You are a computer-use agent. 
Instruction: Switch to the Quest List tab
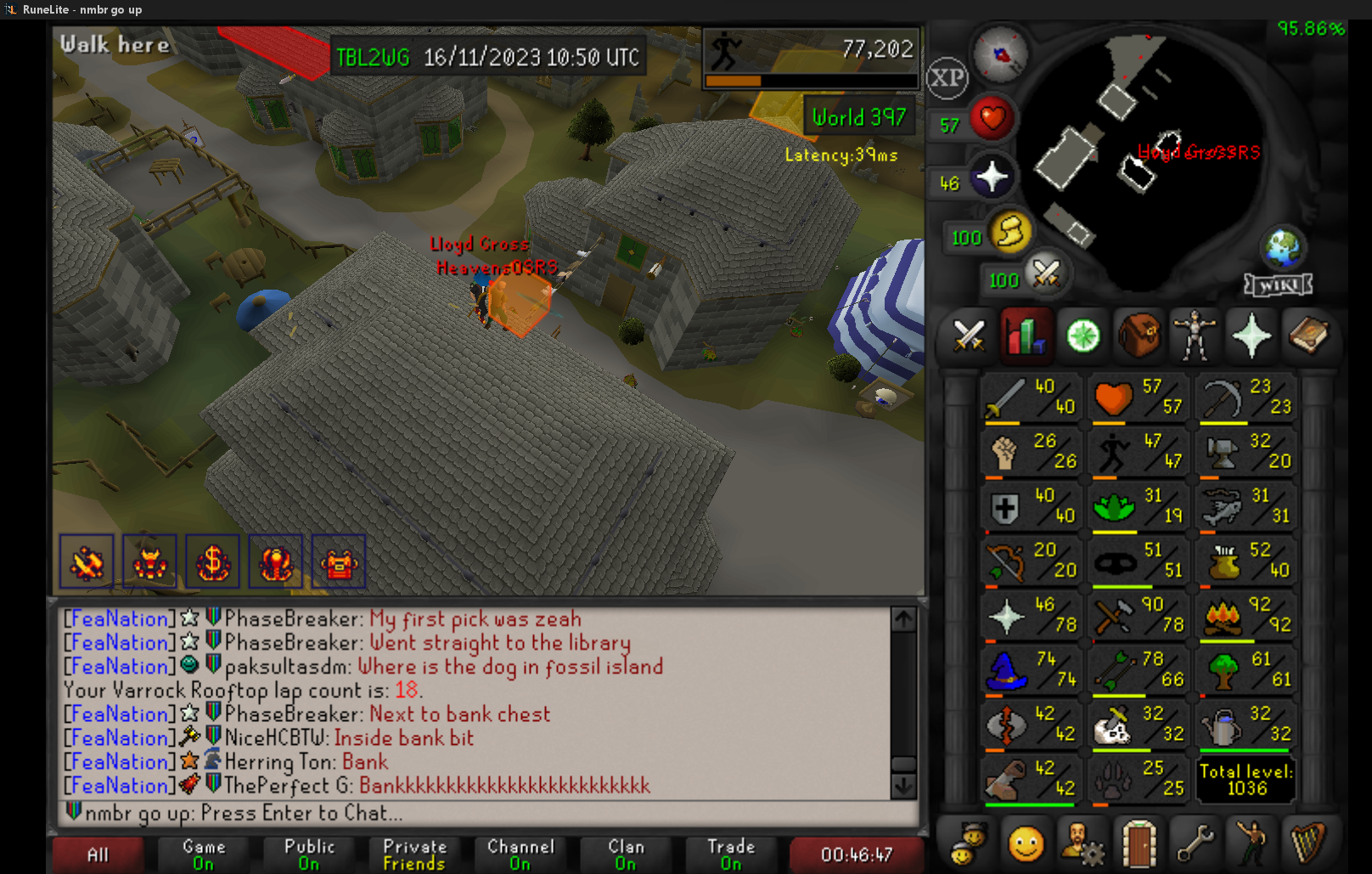point(1082,336)
